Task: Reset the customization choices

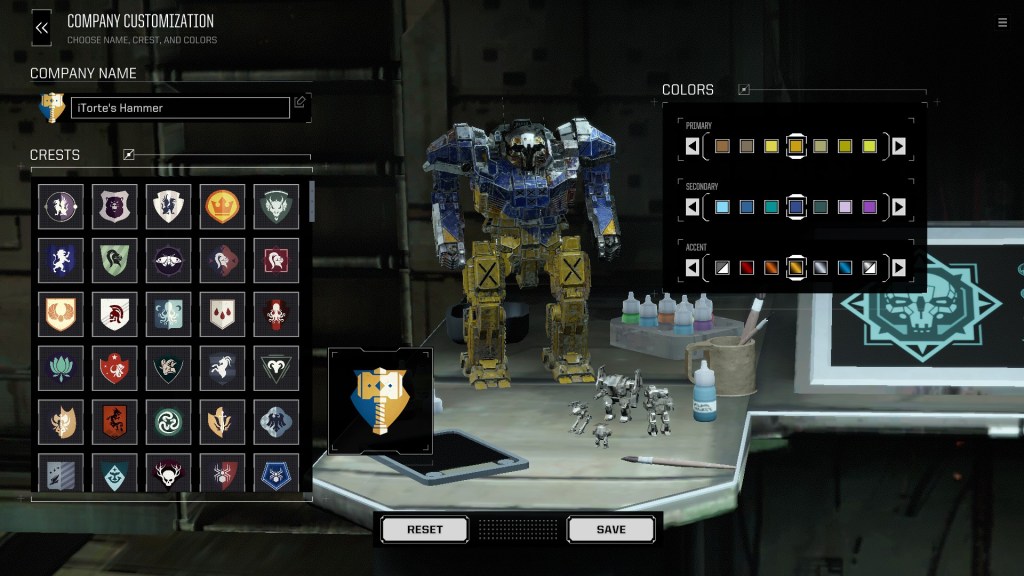Action: pyautogui.click(x=424, y=529)
